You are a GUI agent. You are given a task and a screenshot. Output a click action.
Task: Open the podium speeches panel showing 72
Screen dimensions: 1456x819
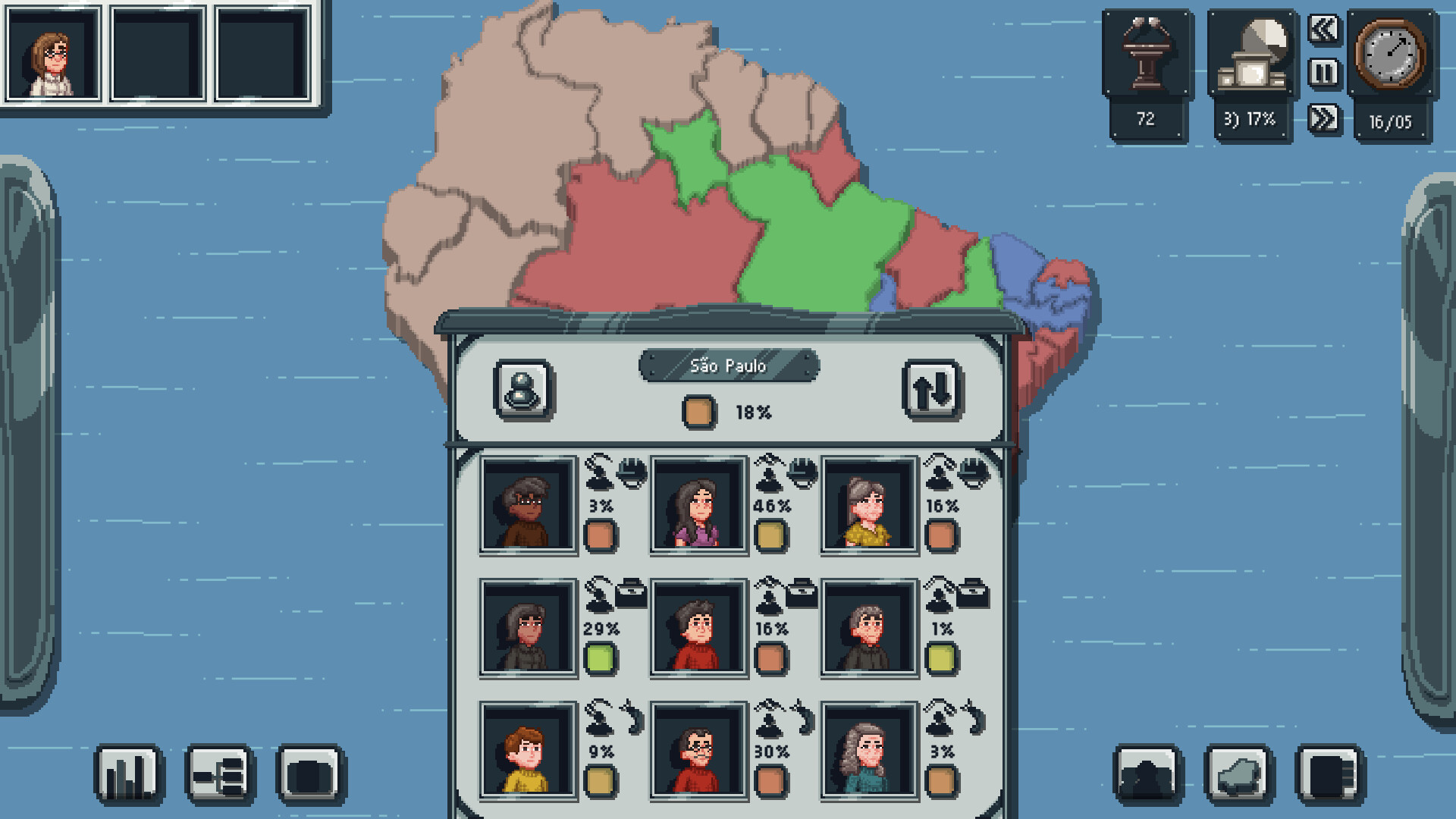(x=1147, y=57)
